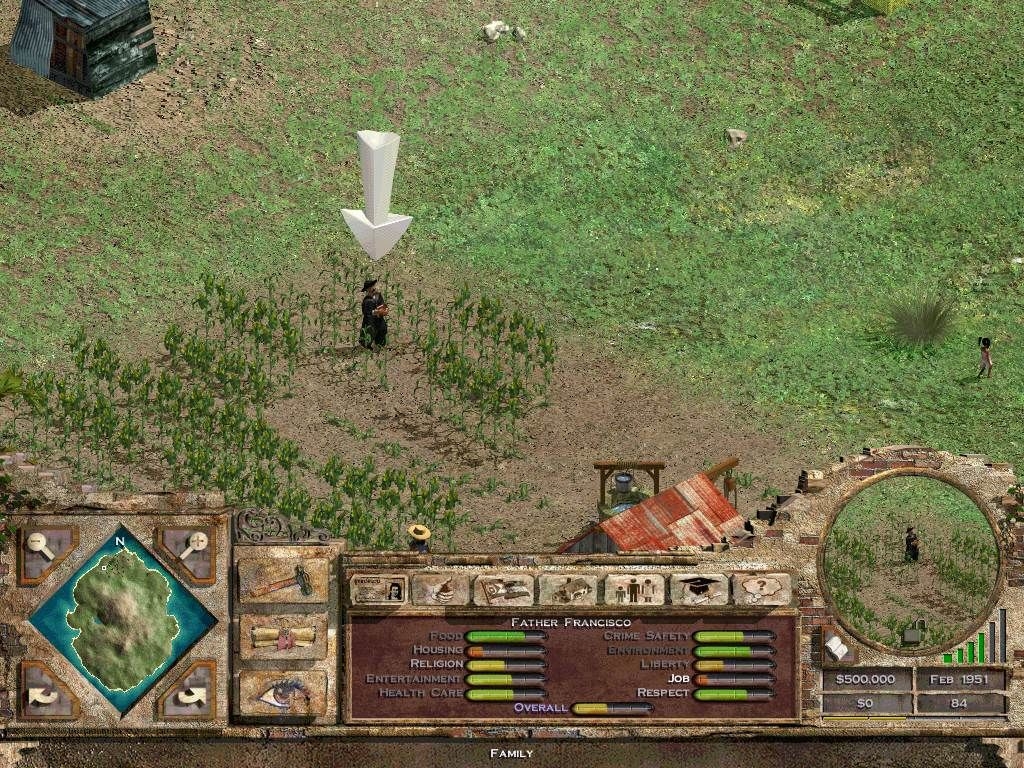Image resolution: width=1024 pixels, height=768 pixels.
Task: Rotate view with the bottom-left arrow button
Action: point(47,689)
